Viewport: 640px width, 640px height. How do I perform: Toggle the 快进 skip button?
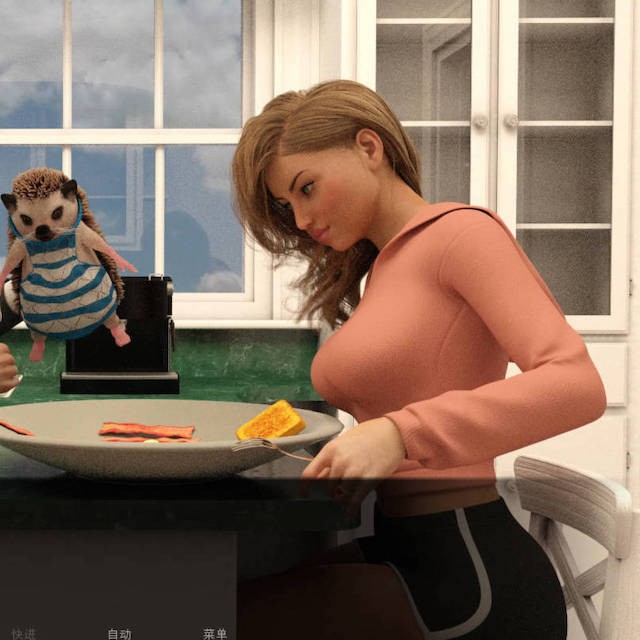(23, 633)
